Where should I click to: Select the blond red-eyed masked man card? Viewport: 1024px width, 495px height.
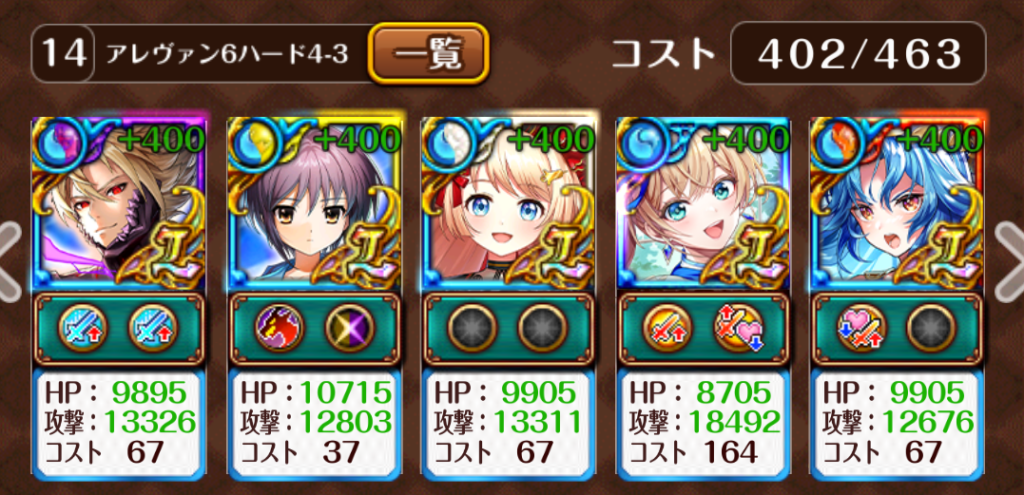pos(119,205)
